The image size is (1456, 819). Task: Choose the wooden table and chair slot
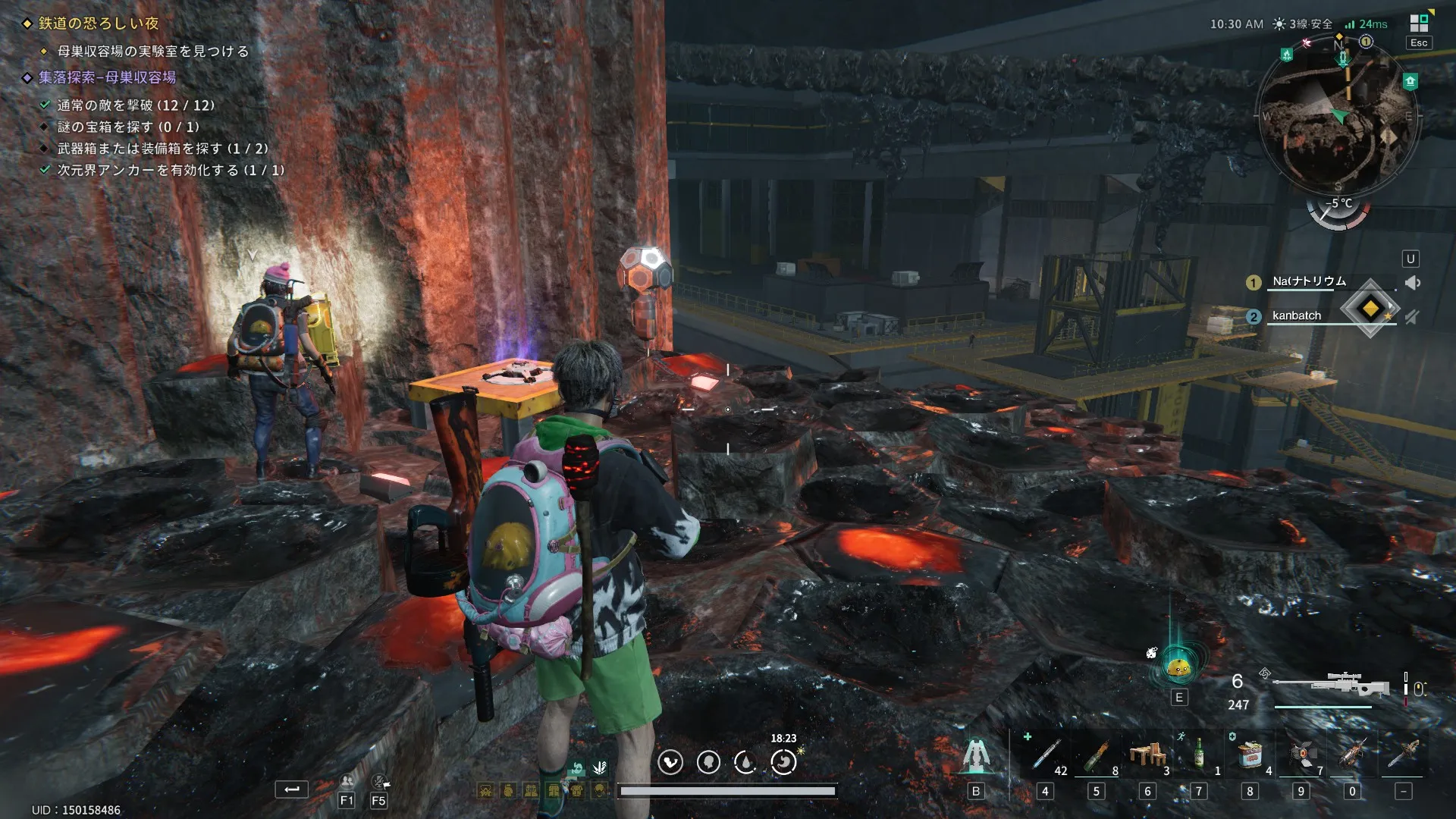(x=1147, y=755)
